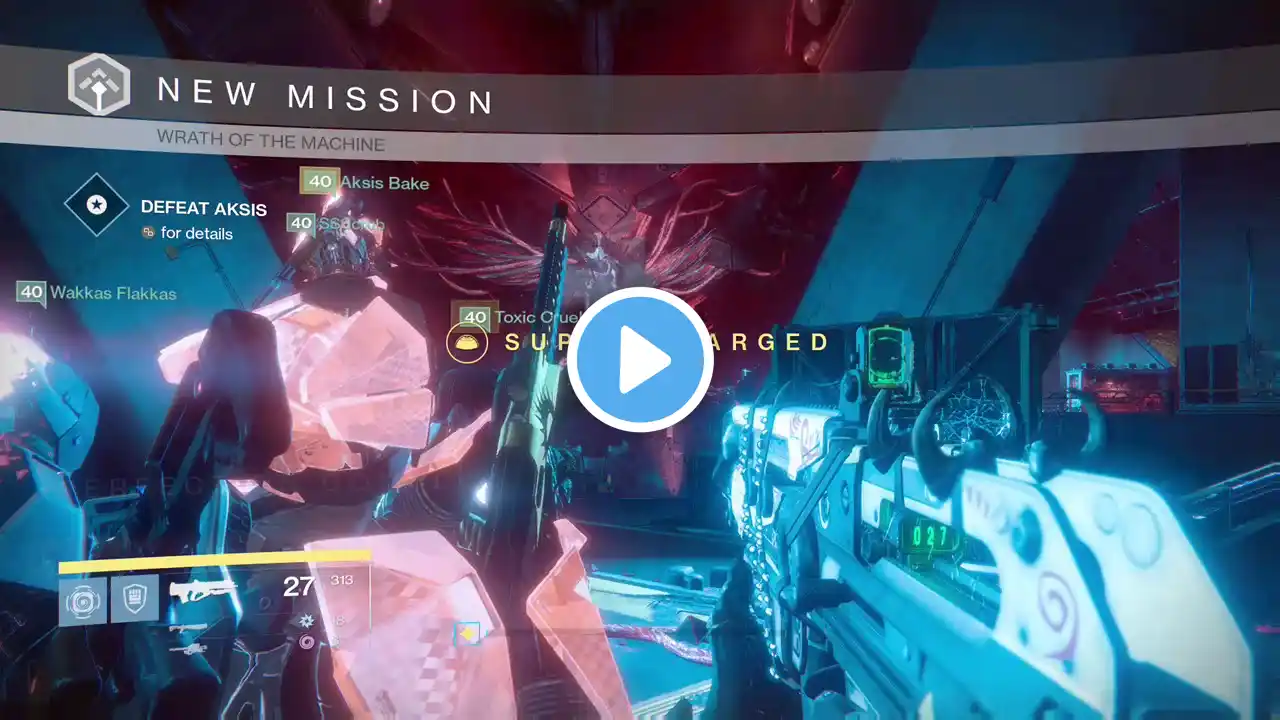Select the equipped primary rifle icon
1280x720 pixels.
click(x=204, y=590)
